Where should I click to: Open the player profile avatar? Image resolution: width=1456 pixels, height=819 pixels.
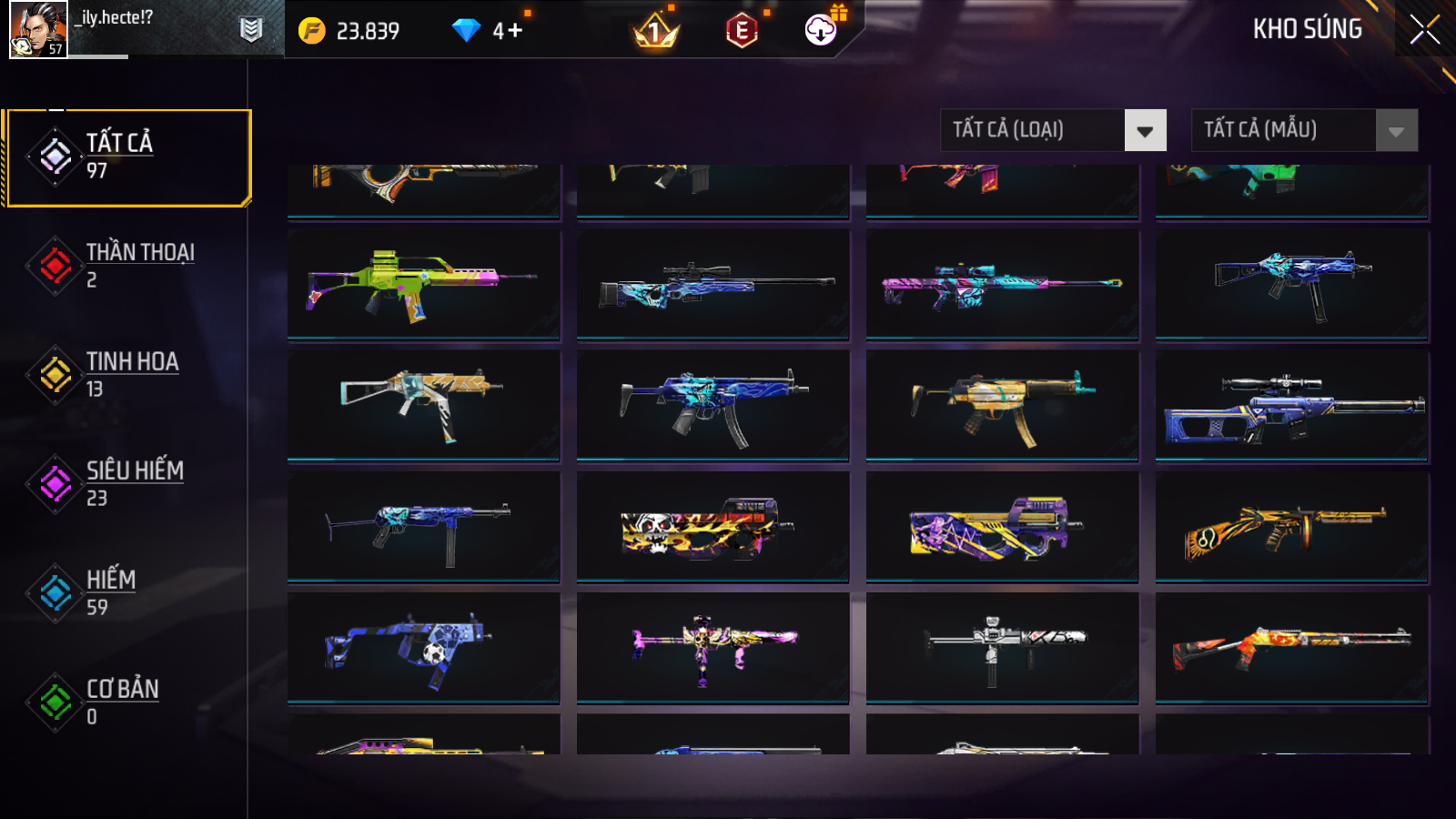pyautogui.click(x=38, y=29)
